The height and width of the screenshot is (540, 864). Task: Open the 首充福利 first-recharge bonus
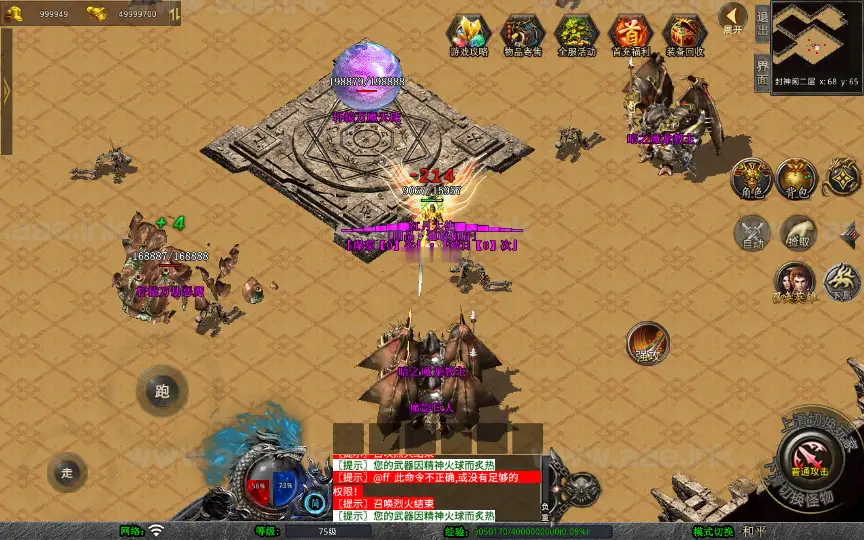tap(629, 35)
